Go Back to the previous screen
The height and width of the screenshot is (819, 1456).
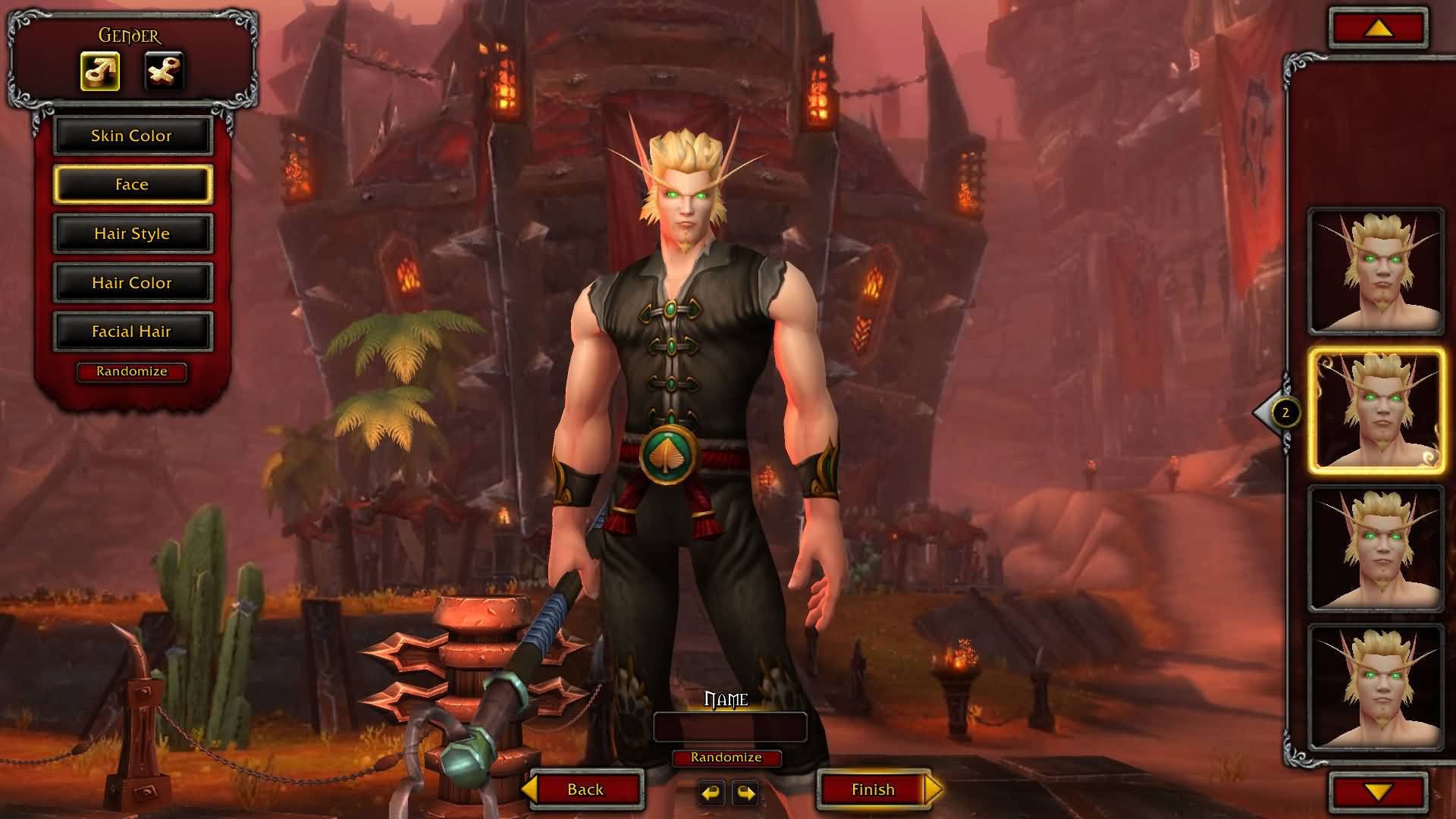click(x=585, y=789)
